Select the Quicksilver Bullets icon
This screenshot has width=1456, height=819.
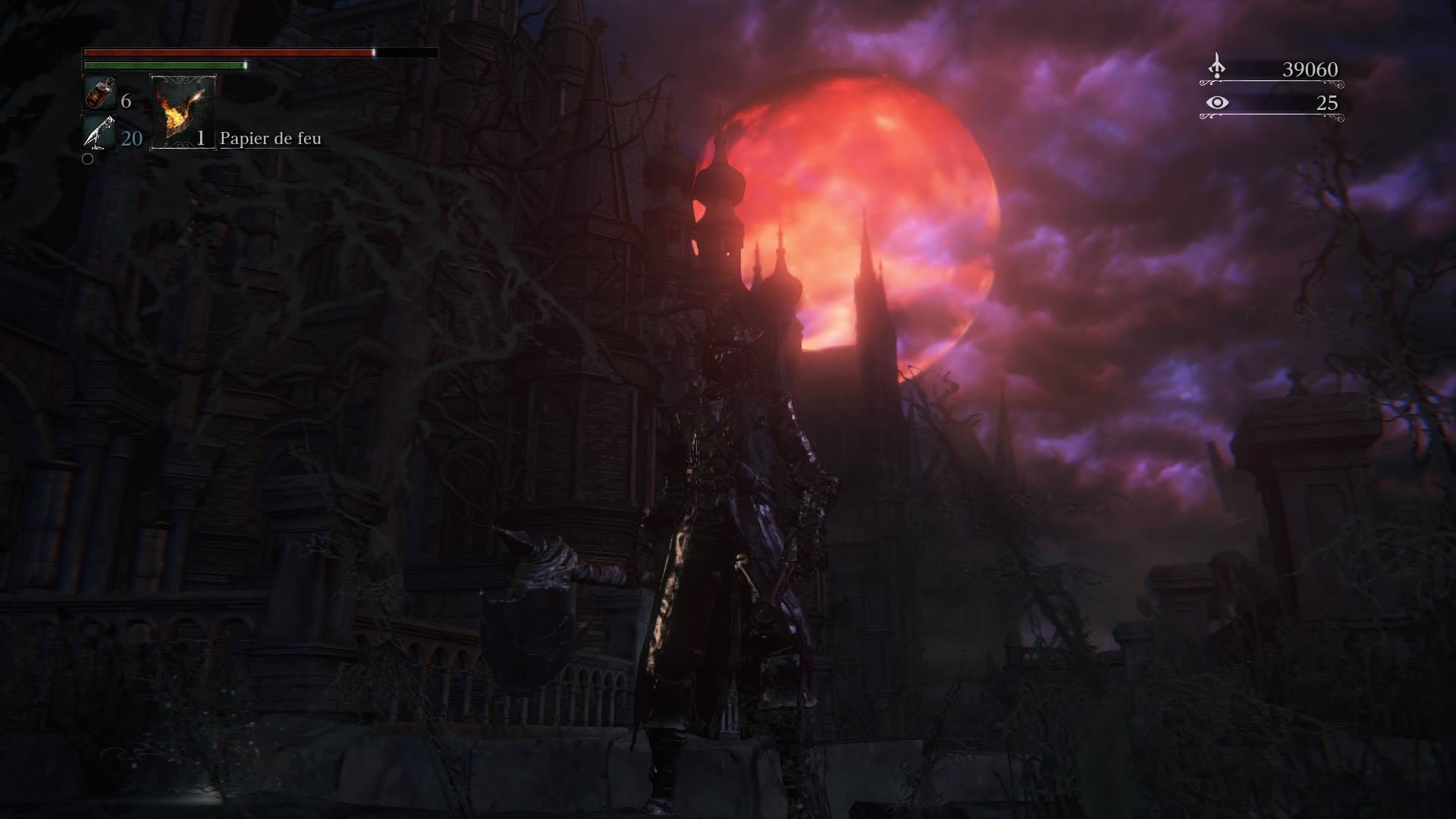coord(98,133)
